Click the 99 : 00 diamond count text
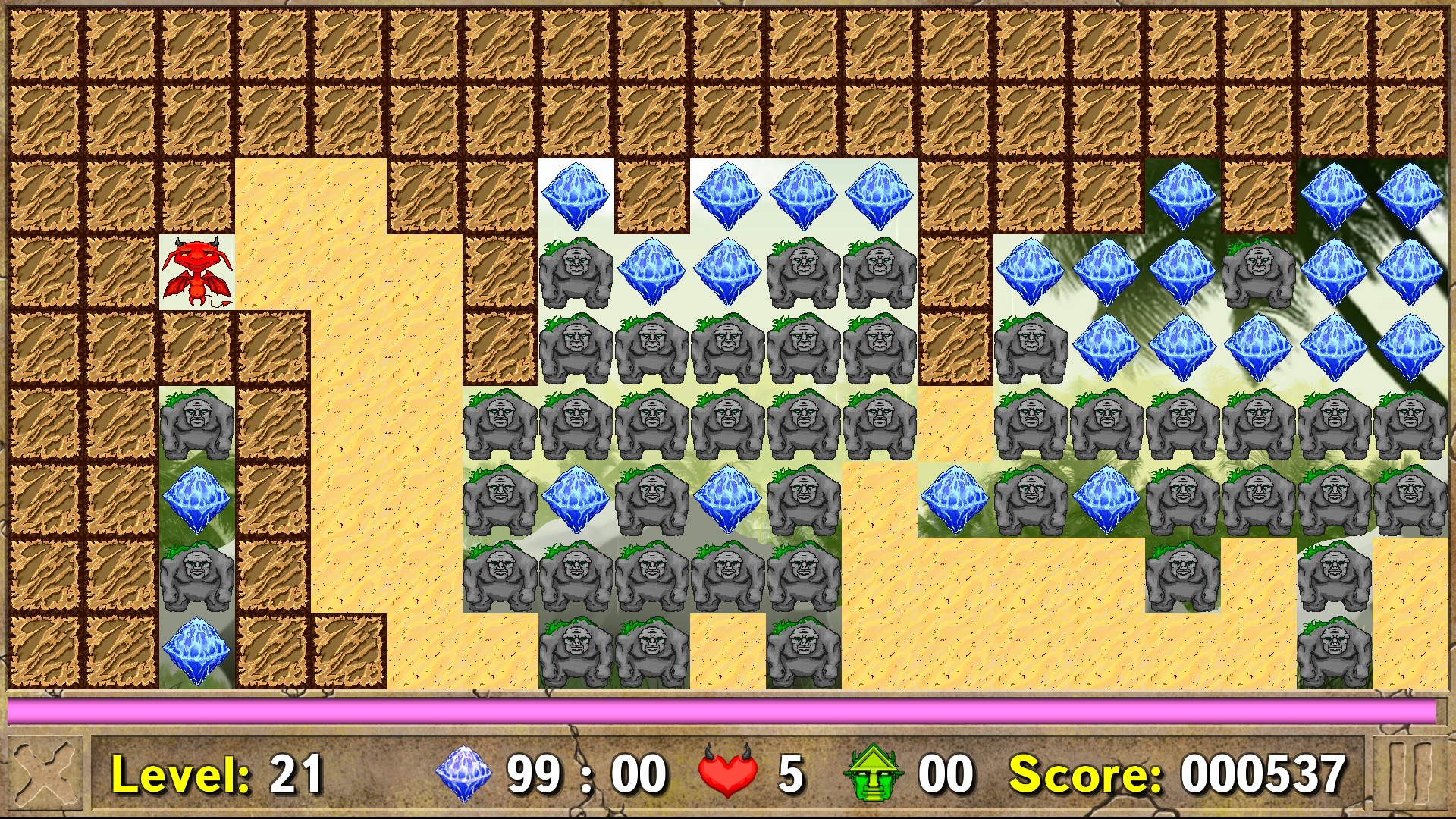Viewport: 1456px width, 819px height. (588, 773)
